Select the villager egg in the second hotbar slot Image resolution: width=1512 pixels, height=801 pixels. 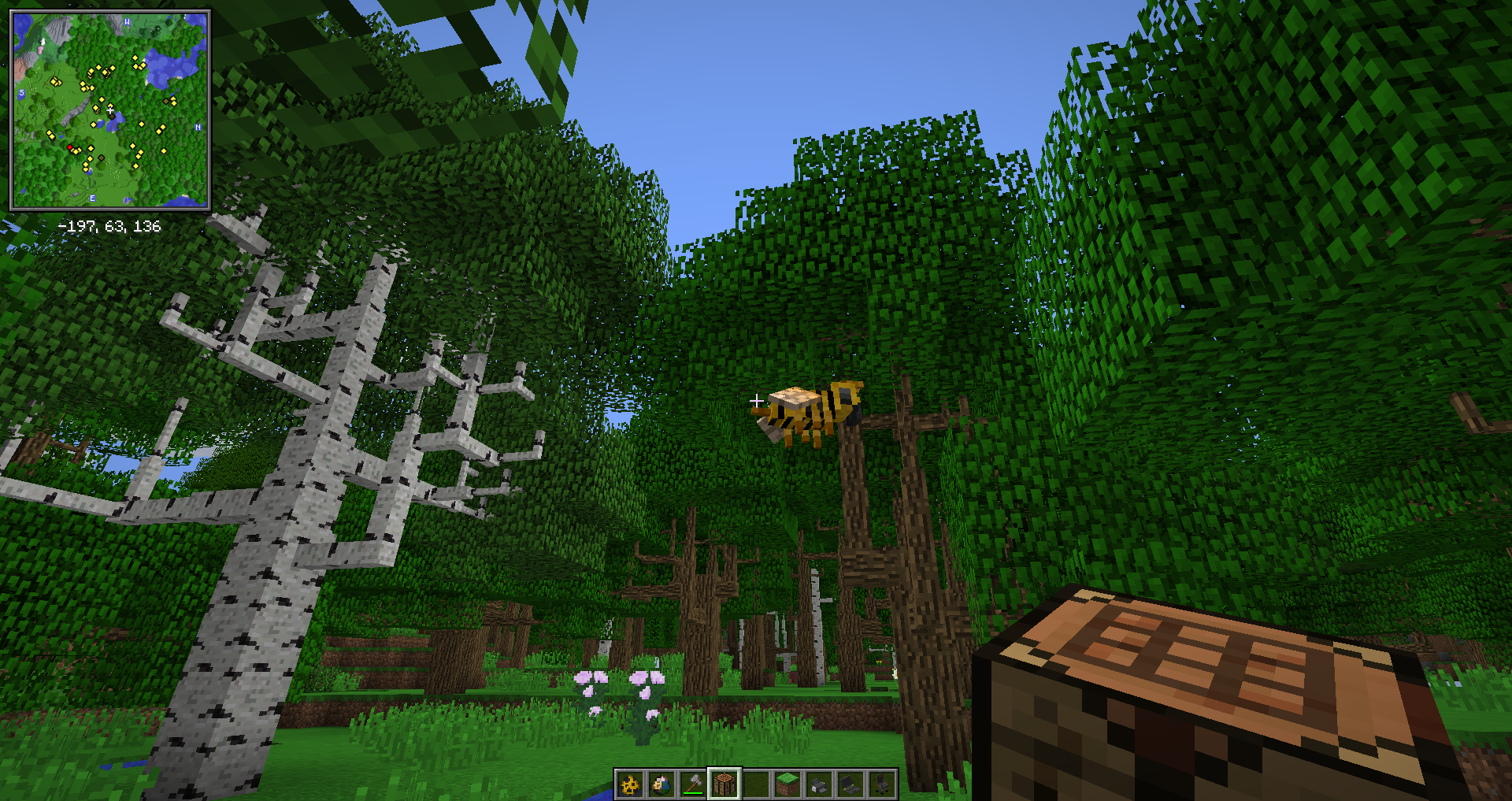[660, 784]
